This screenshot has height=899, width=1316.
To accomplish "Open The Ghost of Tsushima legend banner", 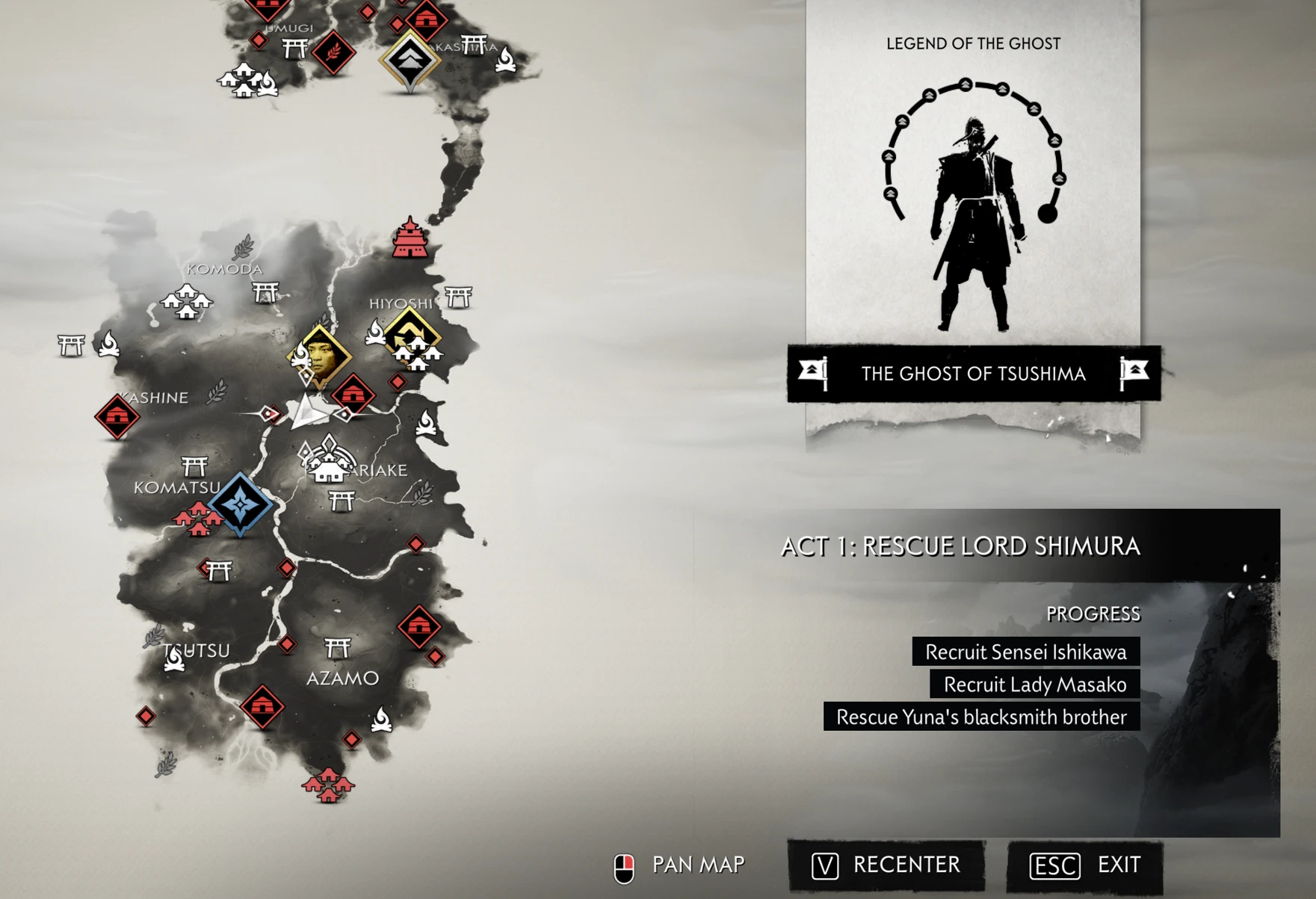I will (x=973, y=374).
